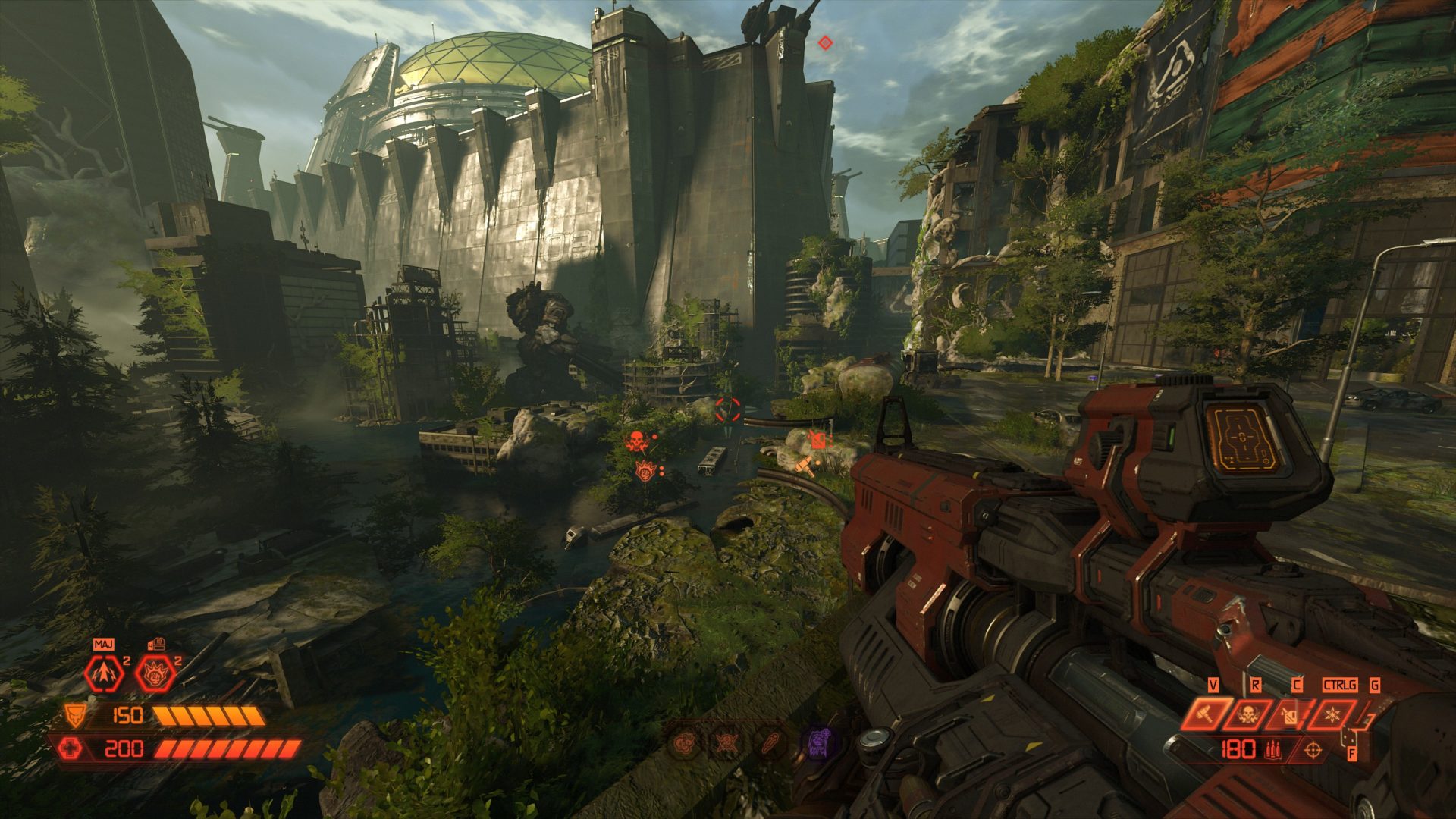
Task: Activate the starburst grenade icon
Action: coord(1331,714)
